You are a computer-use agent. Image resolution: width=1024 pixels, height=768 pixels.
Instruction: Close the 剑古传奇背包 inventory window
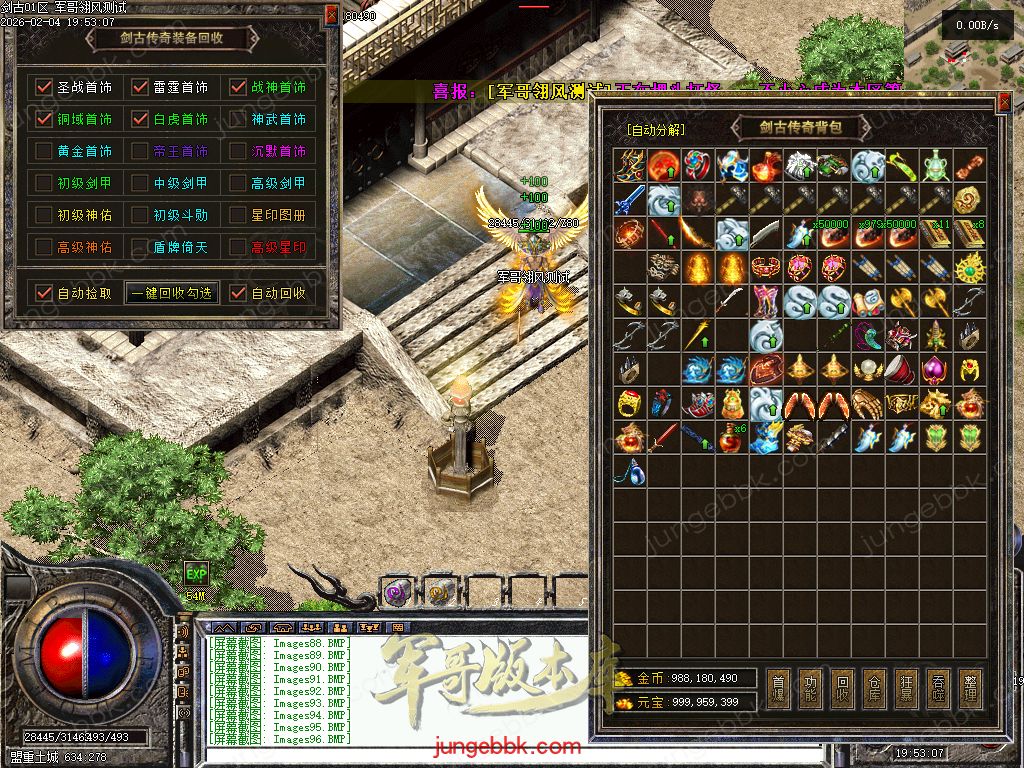(1004, 101)
